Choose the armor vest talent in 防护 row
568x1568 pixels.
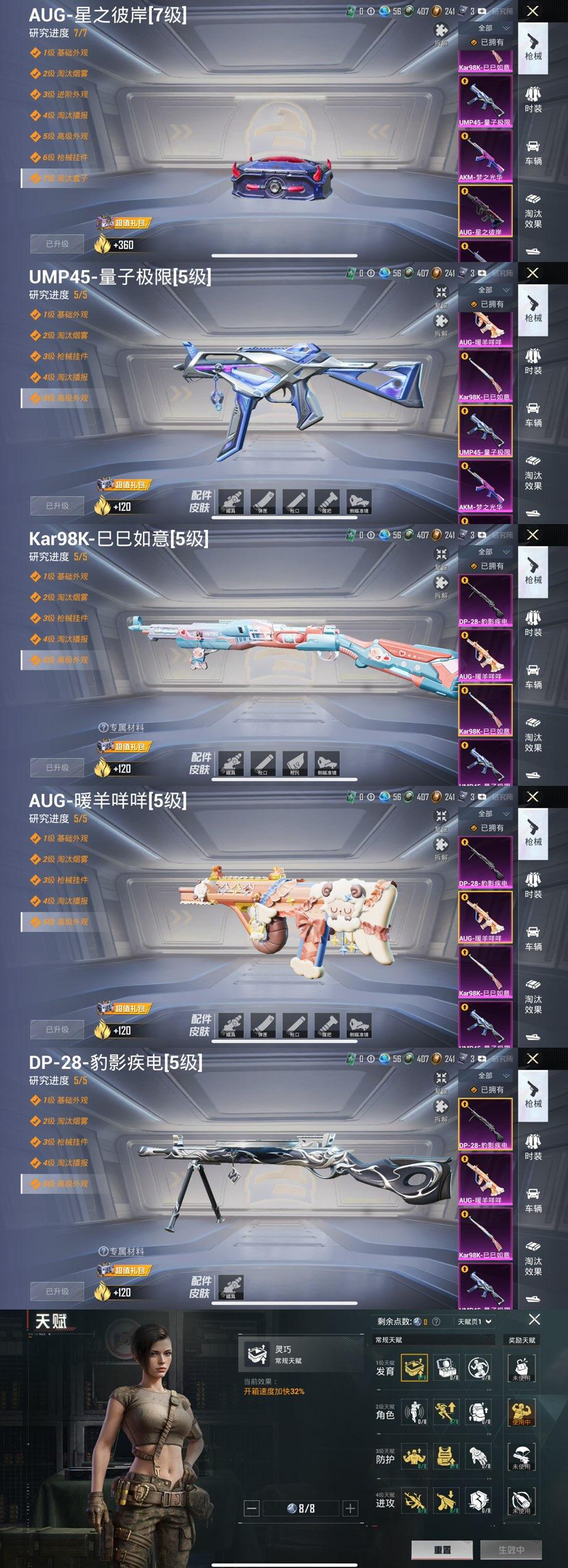446,1456
